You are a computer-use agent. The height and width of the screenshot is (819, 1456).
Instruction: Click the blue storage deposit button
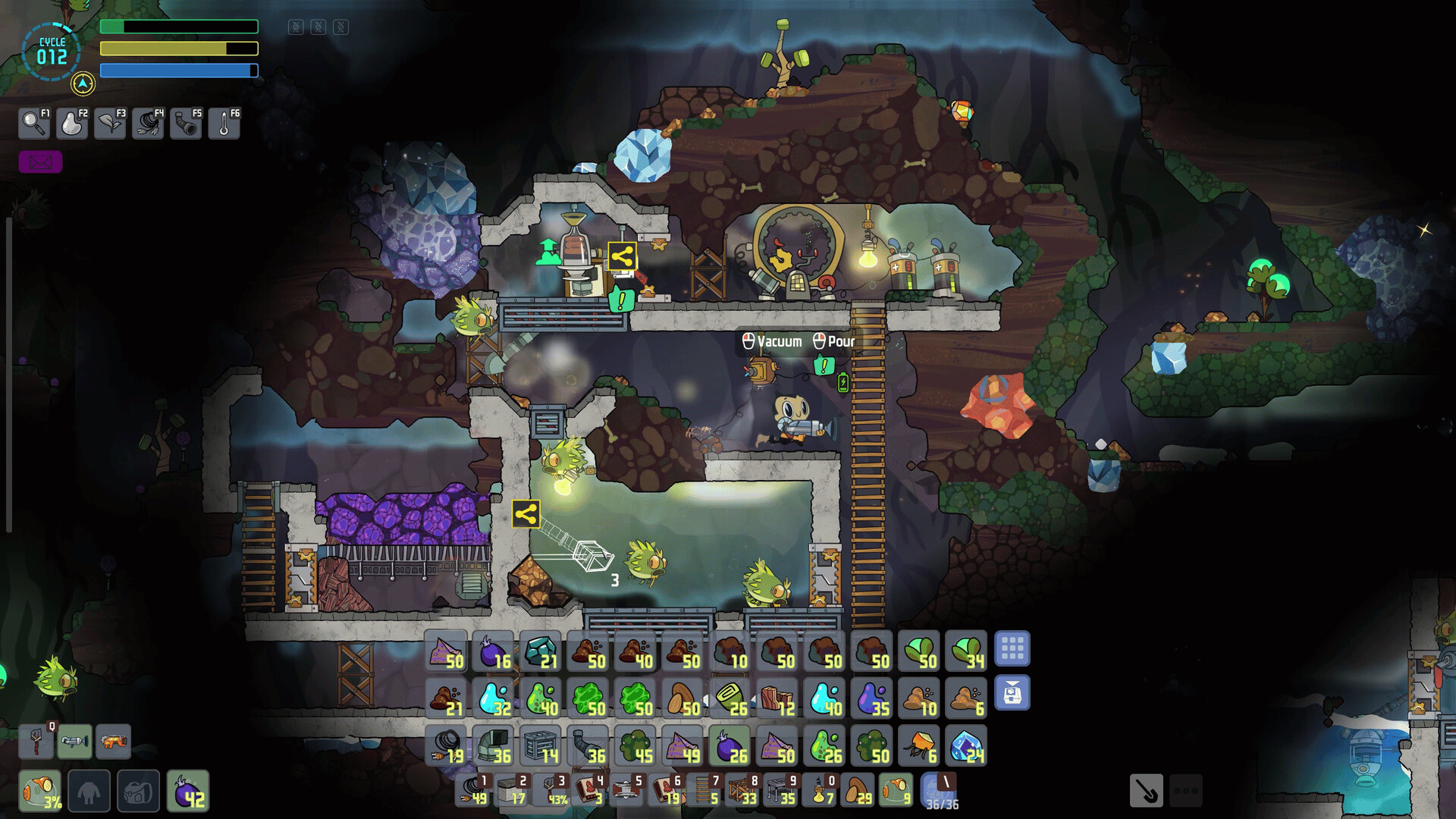1012,693
